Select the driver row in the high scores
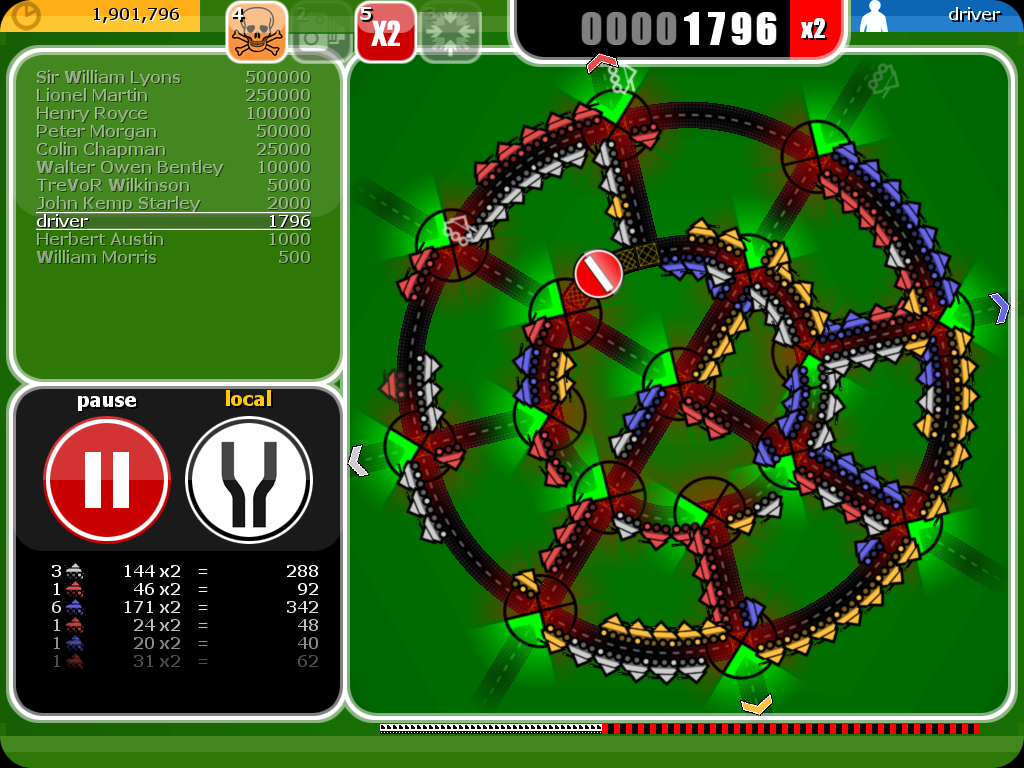 click(x=173, y=221)
